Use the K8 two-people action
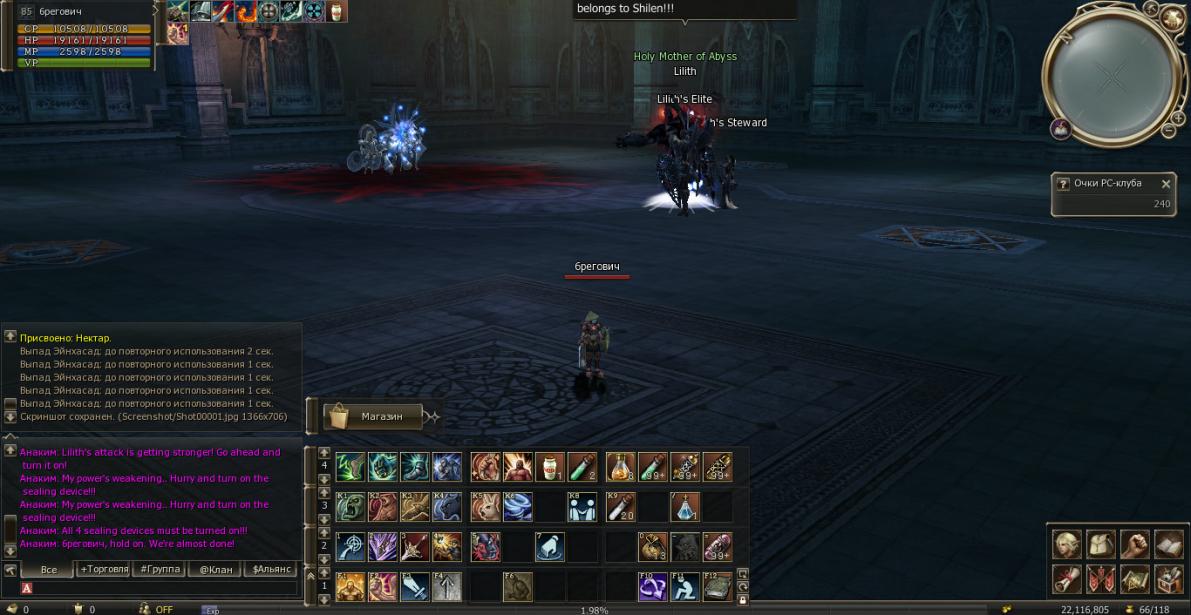The height and width of the screenshot is (615, 1191). (x=582, y=507)
